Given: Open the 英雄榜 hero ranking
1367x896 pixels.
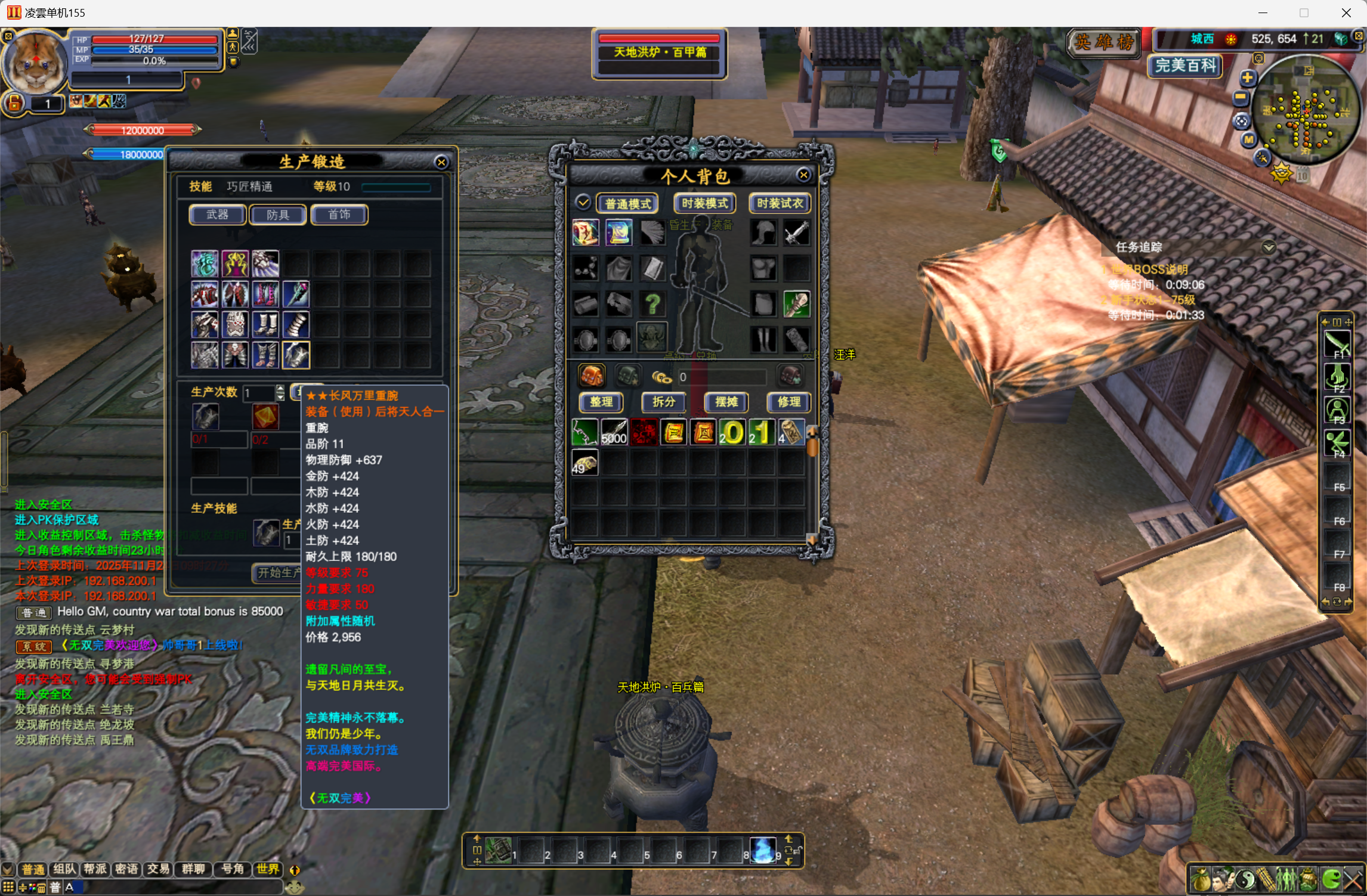Looking at the screenshot, I should [x=1103, y=42].
